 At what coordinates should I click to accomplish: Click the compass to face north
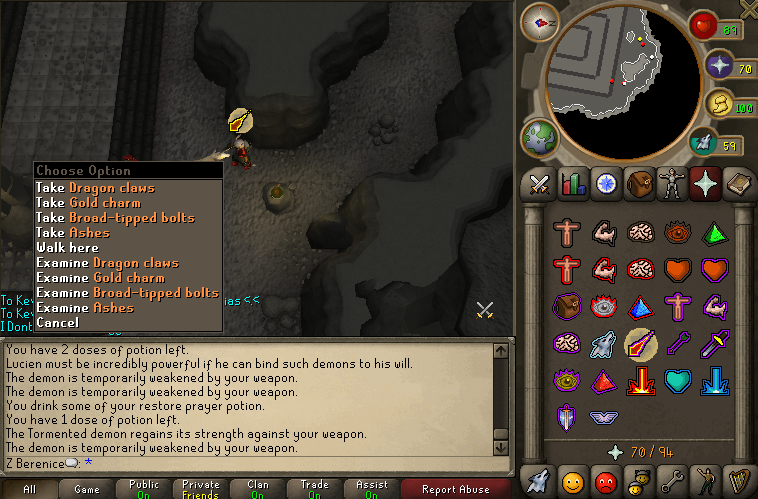539,20
